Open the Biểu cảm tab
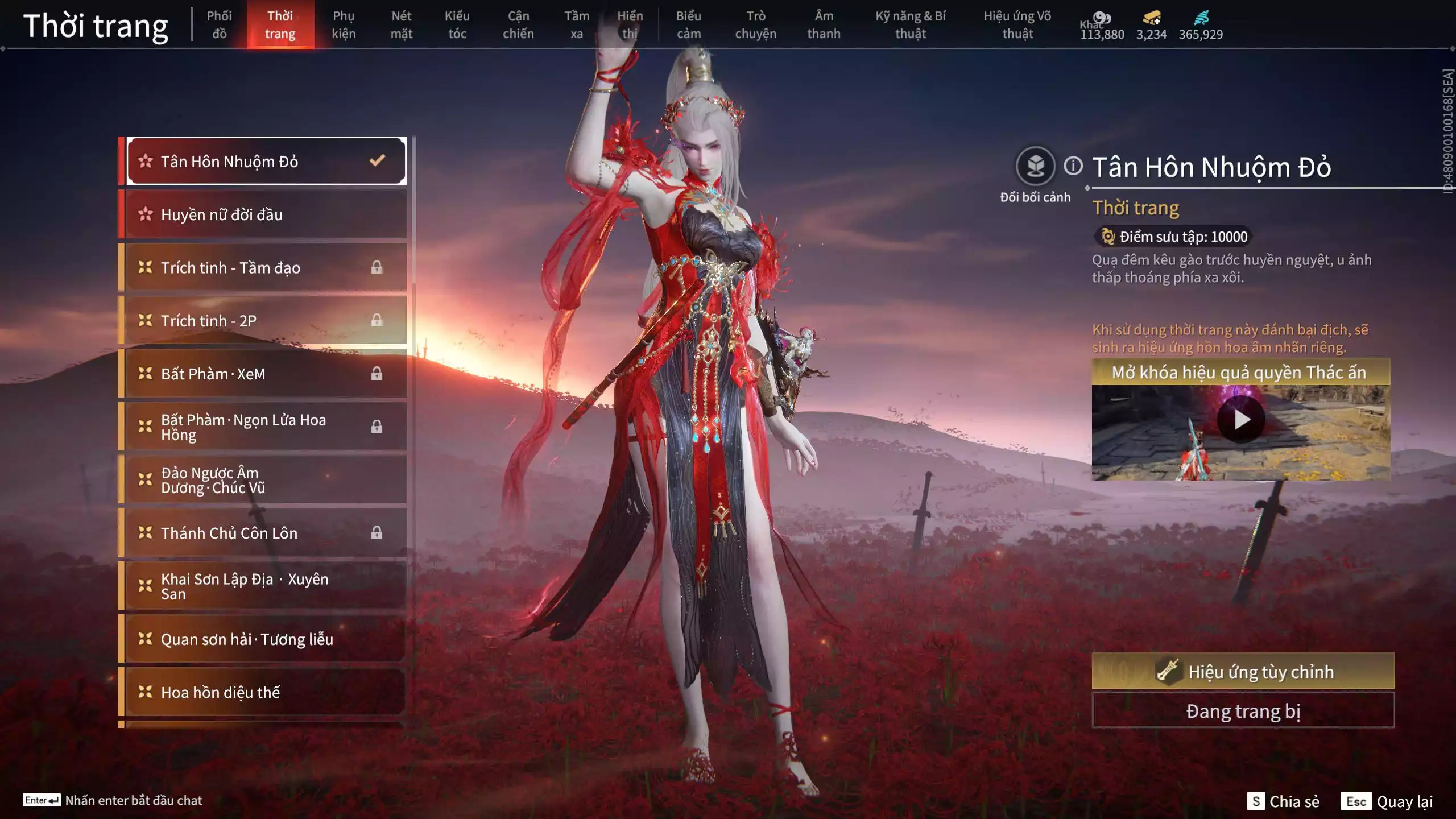Screen dimensions: 1456x819 688,25
